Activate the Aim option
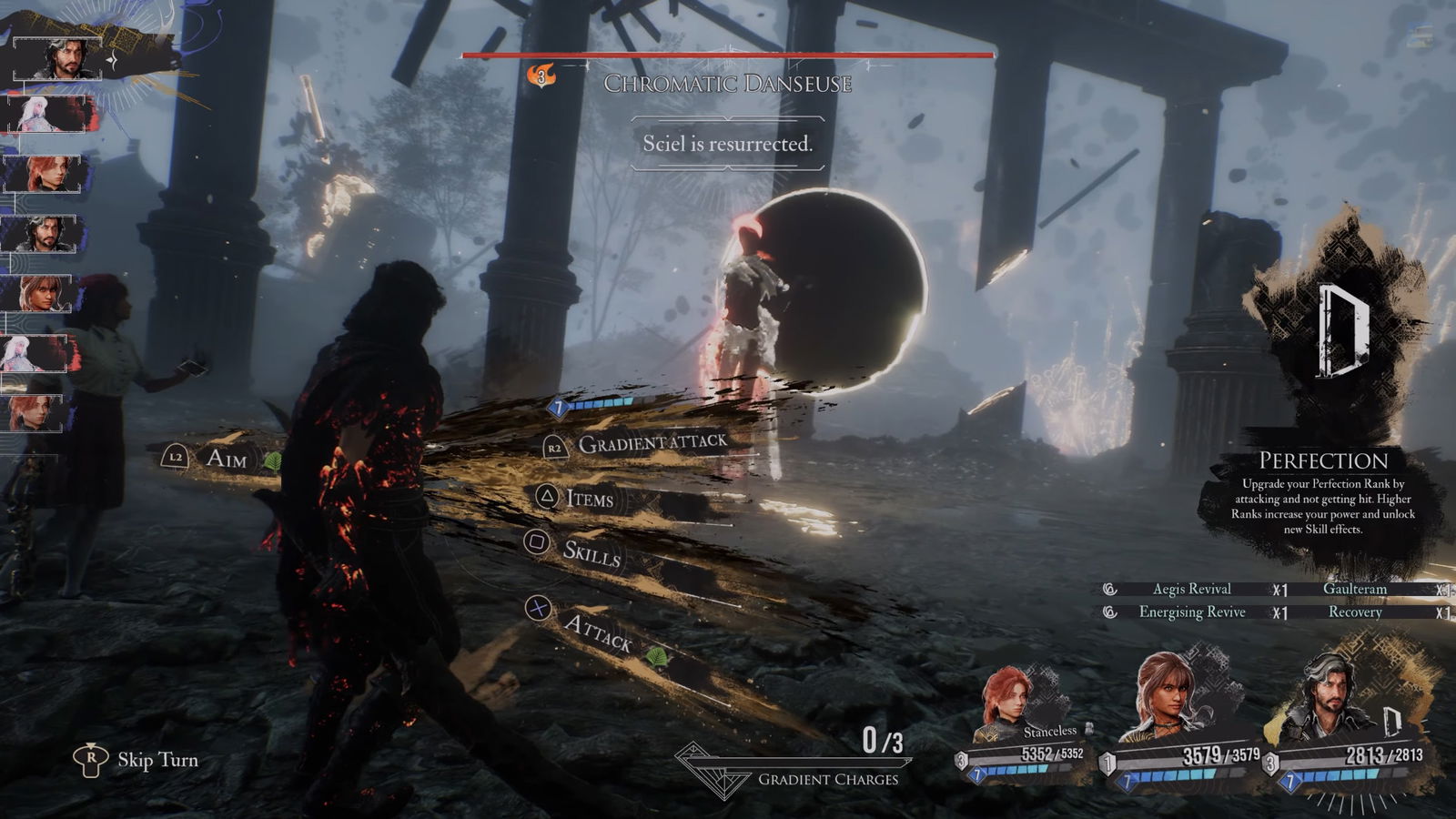 tap(225, 458)
